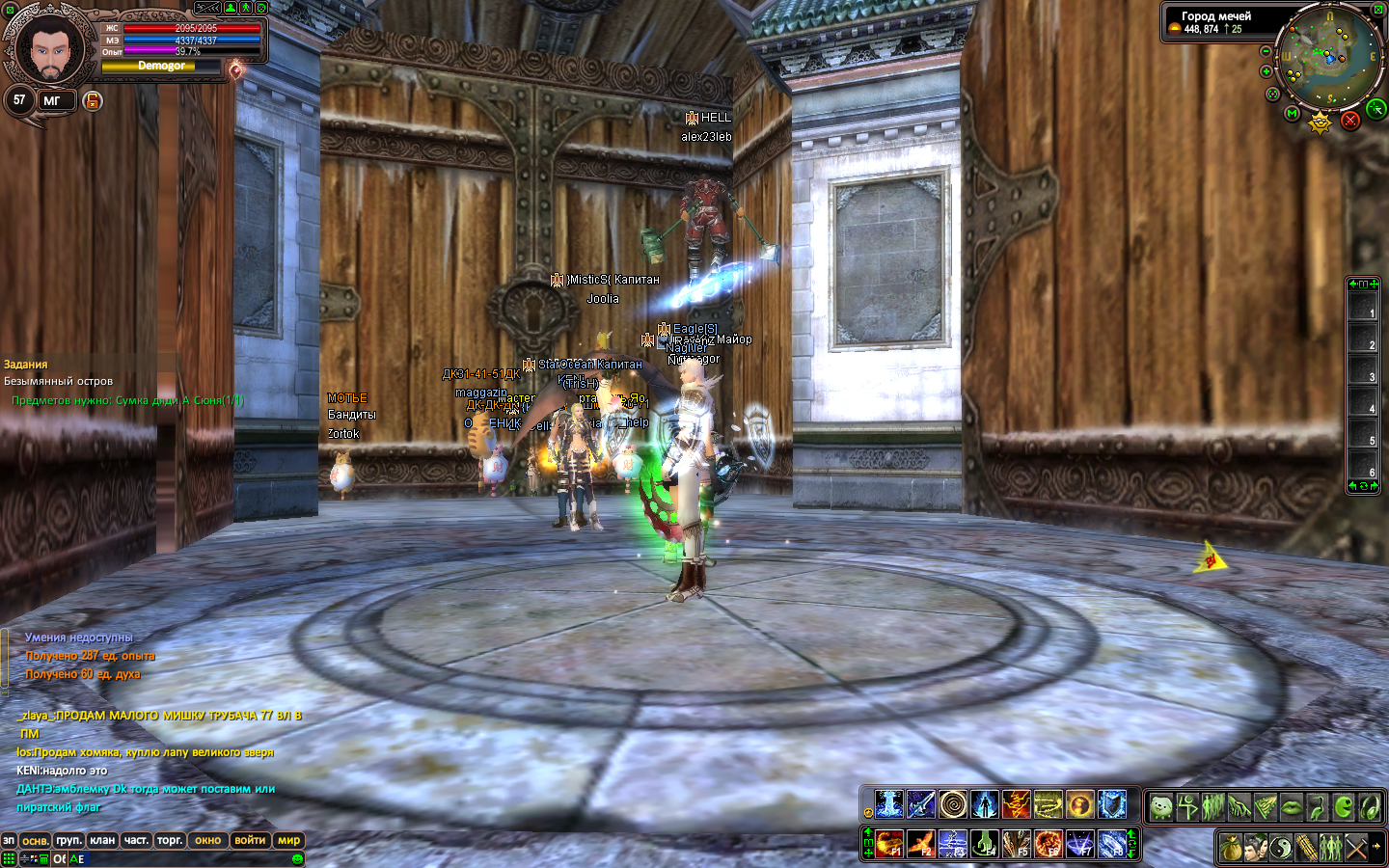Open the map with the M button
Viewport: 1389px width, 868px height.
tap(1293, 114)
